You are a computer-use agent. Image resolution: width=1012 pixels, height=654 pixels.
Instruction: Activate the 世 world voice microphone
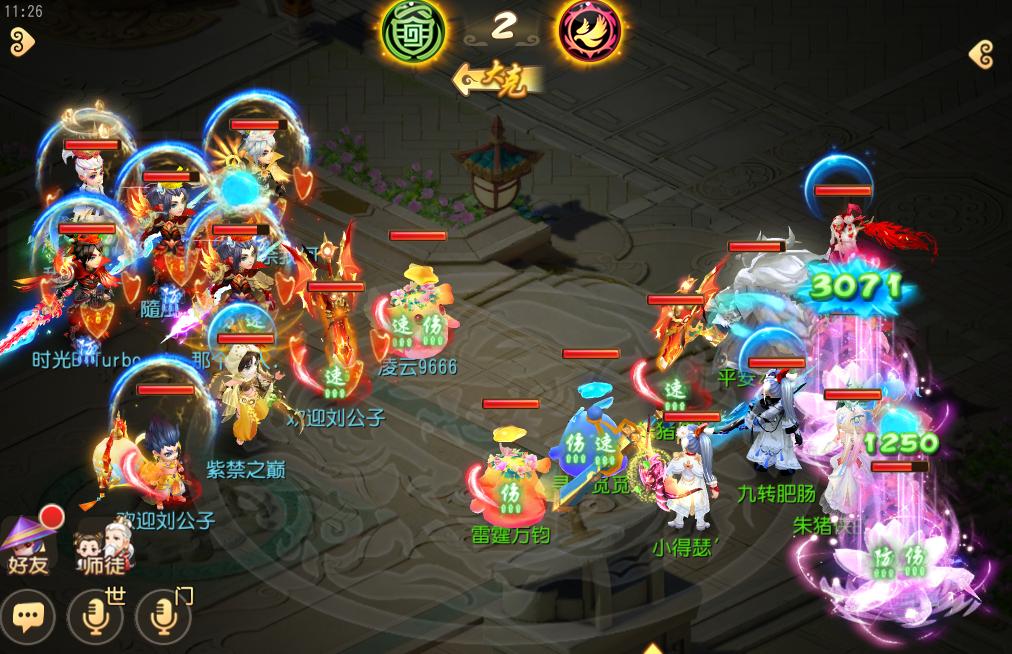tap(95, 617)
